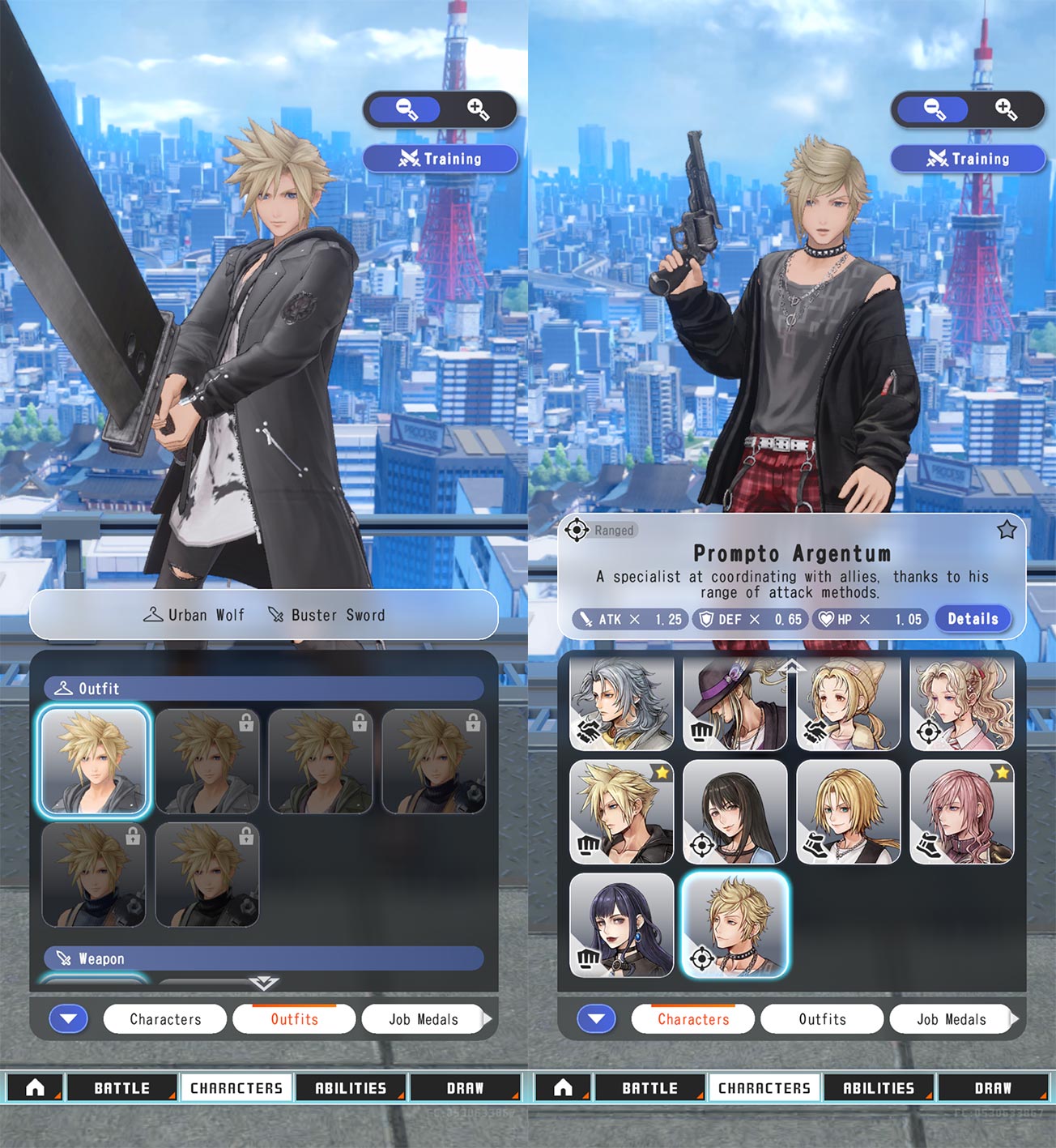Select Lightning's character portrait
1056x1148 pixels.
[961, 812]
